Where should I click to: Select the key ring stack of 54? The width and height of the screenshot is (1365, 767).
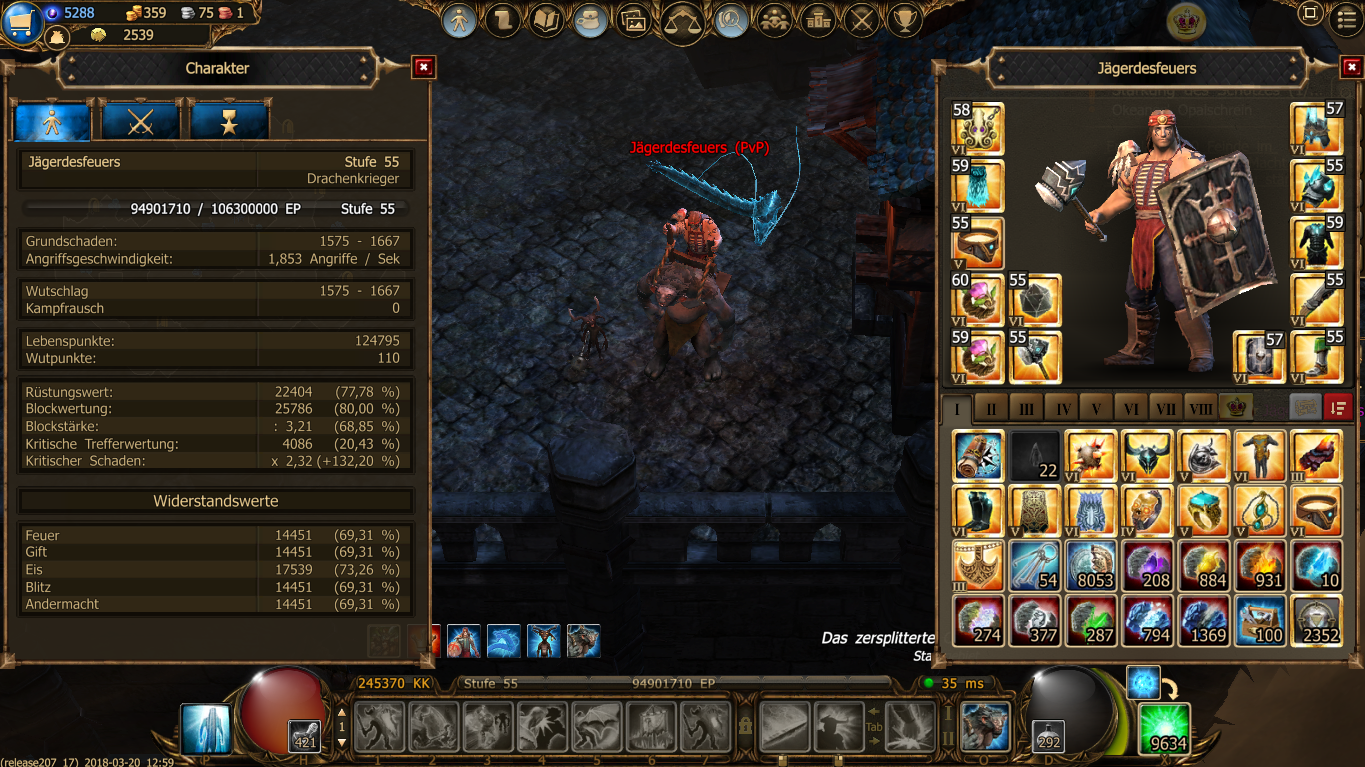point(1034,565)
